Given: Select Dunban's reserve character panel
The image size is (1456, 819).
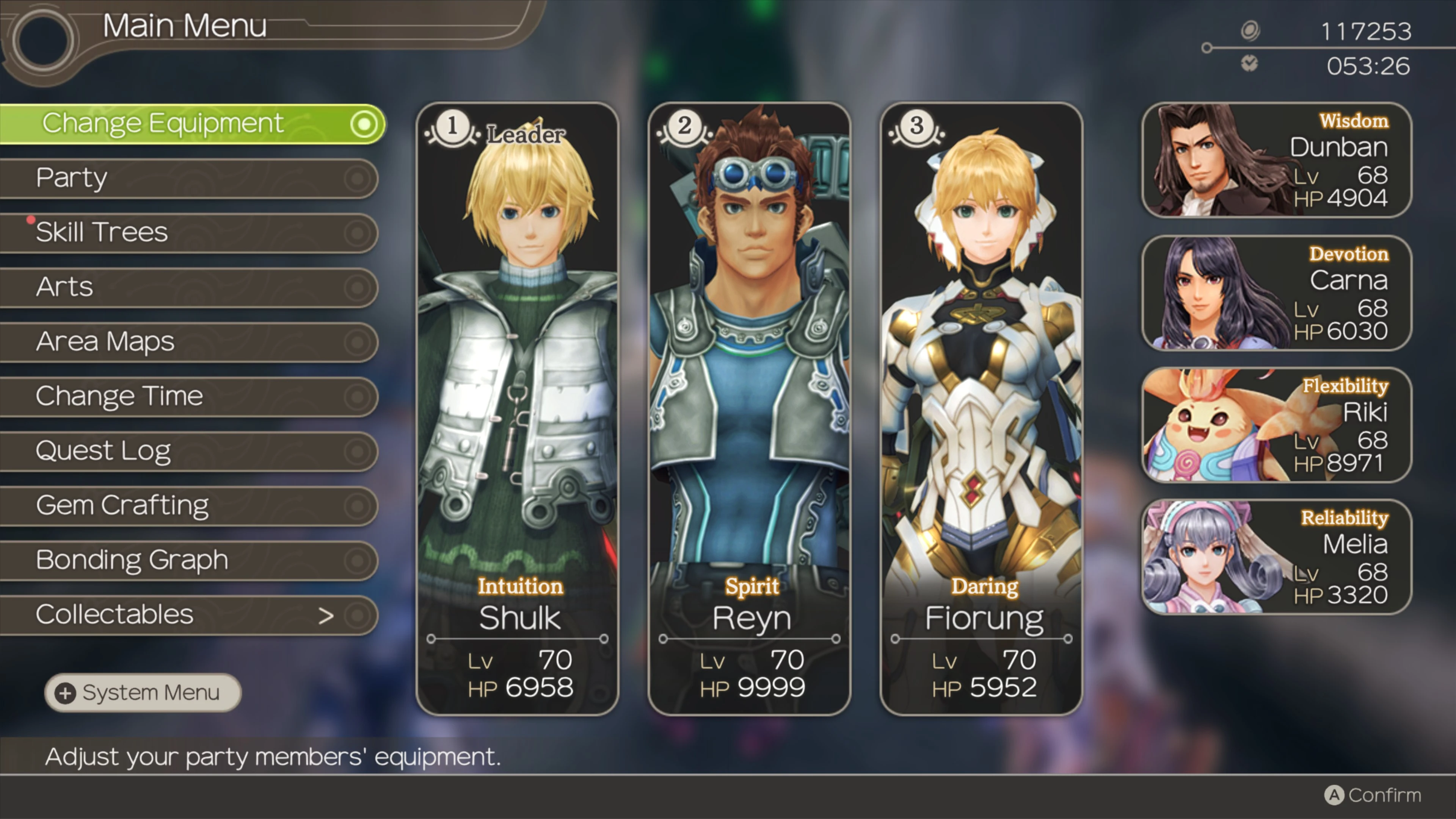Looking at the screenshot, I should [x=1274, y=161].
